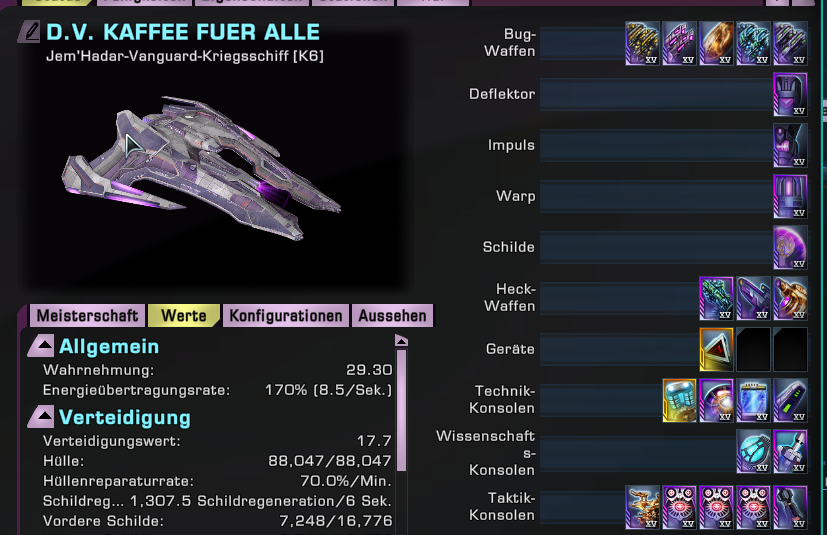The width and height of the screenshot is (827, 535).
Task: Select the first Bug-Waffen weapon slot
Action: [643, 44]
